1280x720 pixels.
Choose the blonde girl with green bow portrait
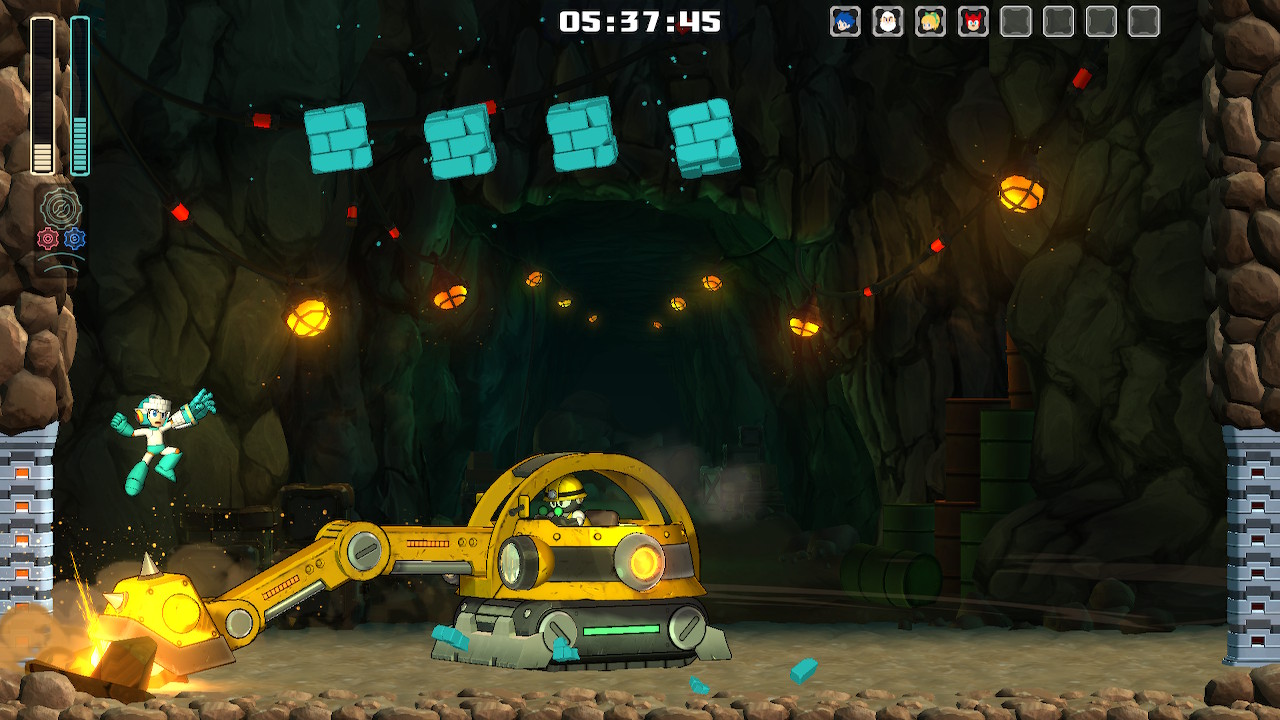pos(930,21)
